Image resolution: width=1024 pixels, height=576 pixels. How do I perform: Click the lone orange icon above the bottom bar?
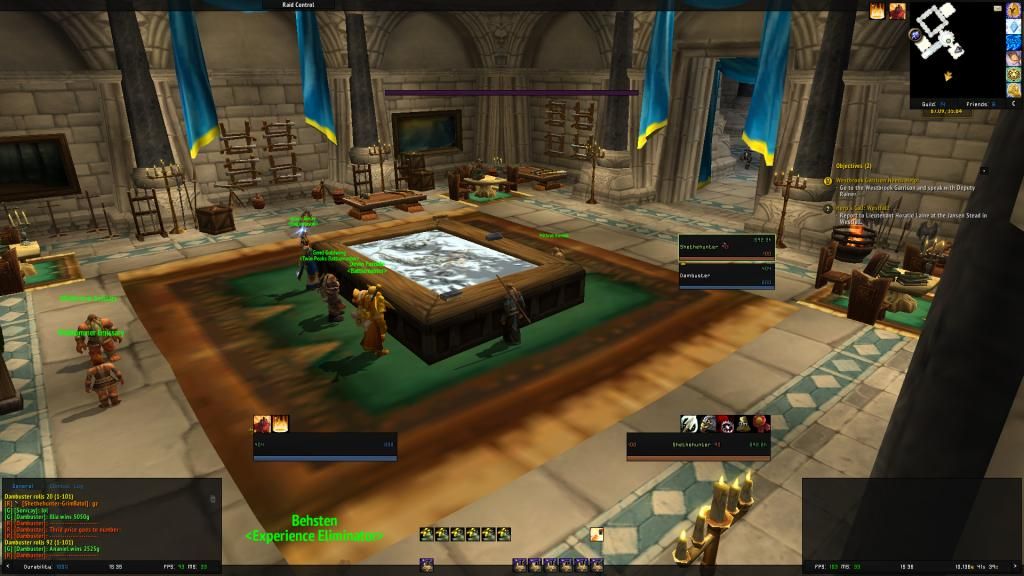tap(596, 534)
